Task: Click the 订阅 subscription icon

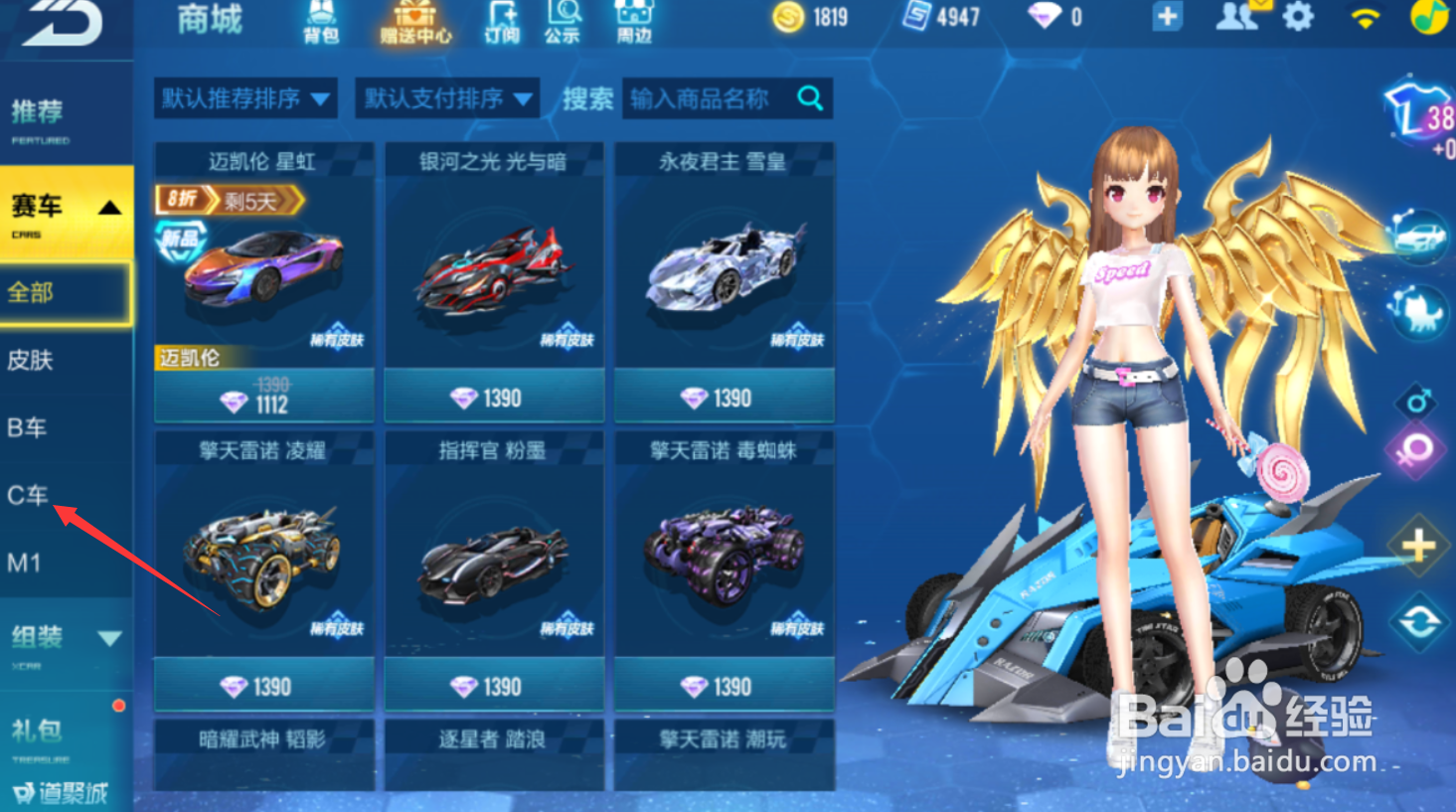Action: tap(501, 20)
